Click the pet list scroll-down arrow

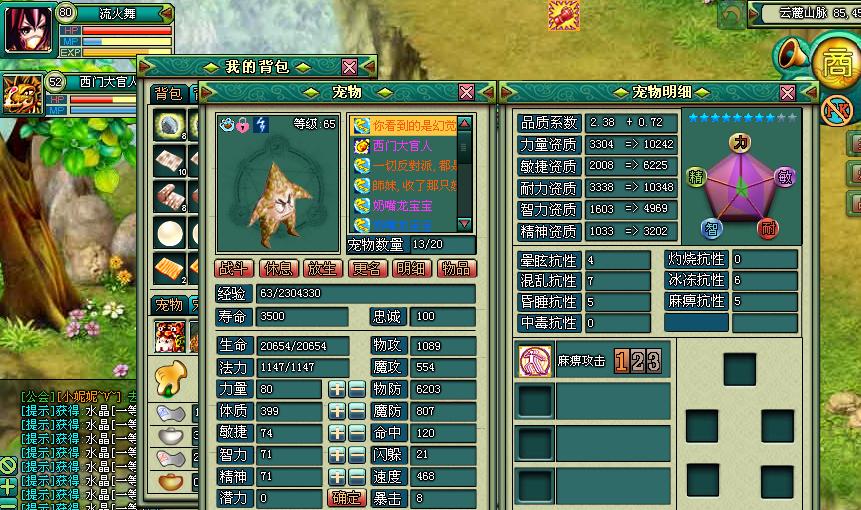click(x=465, y=225)
